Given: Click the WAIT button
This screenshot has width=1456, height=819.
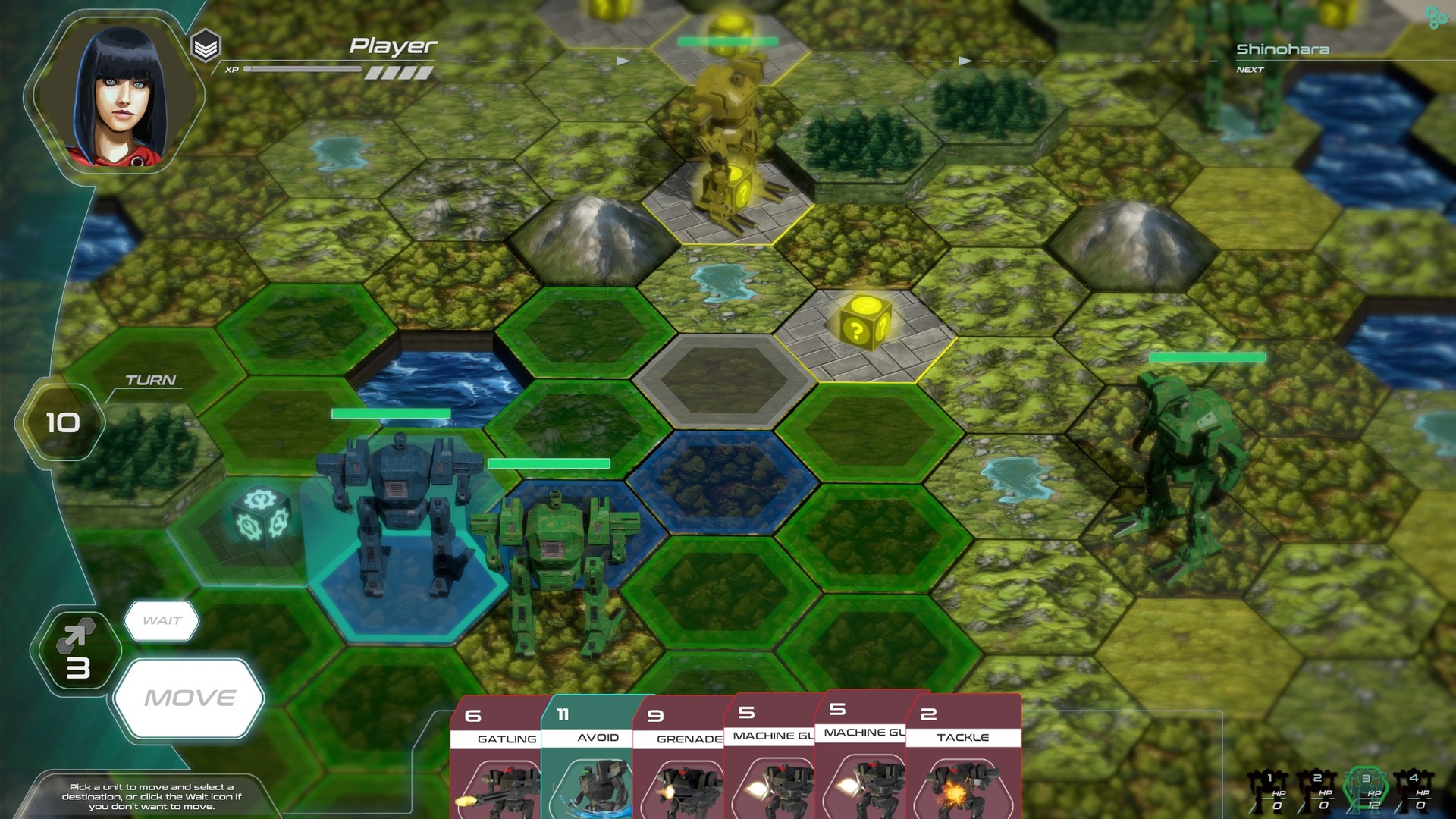Looking at the screenshot, I should (x=162, y=620).
